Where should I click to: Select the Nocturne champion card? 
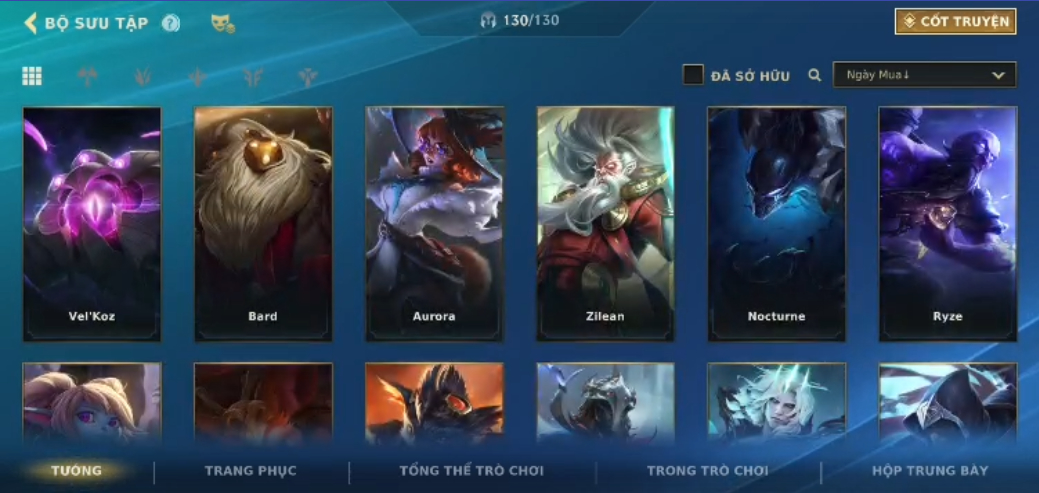776,224
